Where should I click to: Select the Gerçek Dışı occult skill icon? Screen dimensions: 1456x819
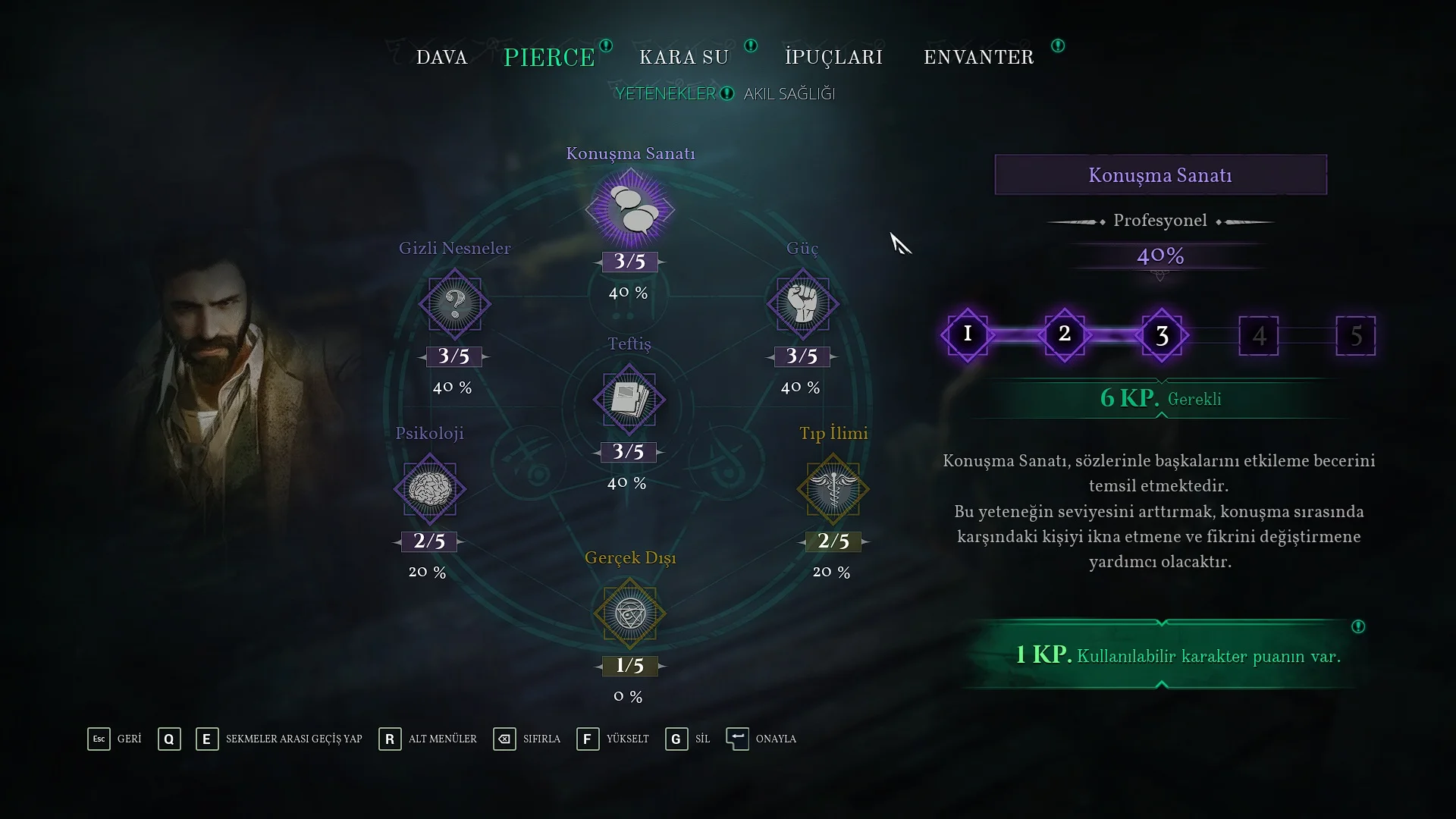pyautogui.click(x=629, y=613)
